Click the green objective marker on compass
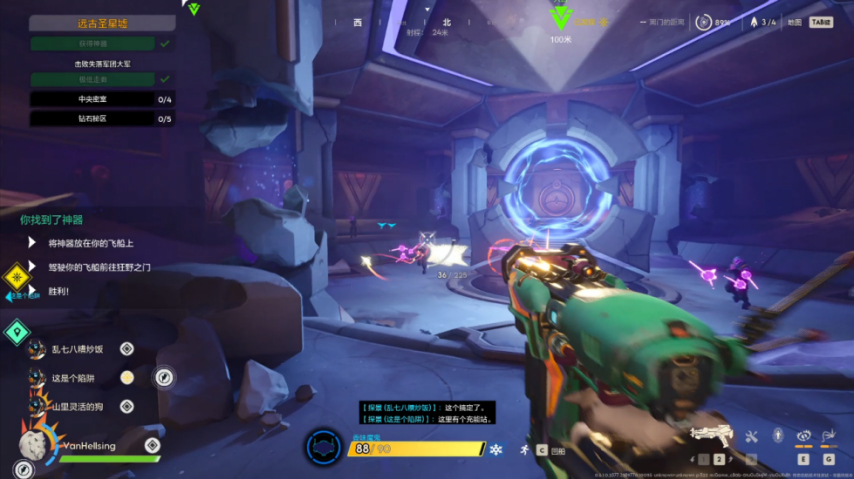 pos(561,17)
